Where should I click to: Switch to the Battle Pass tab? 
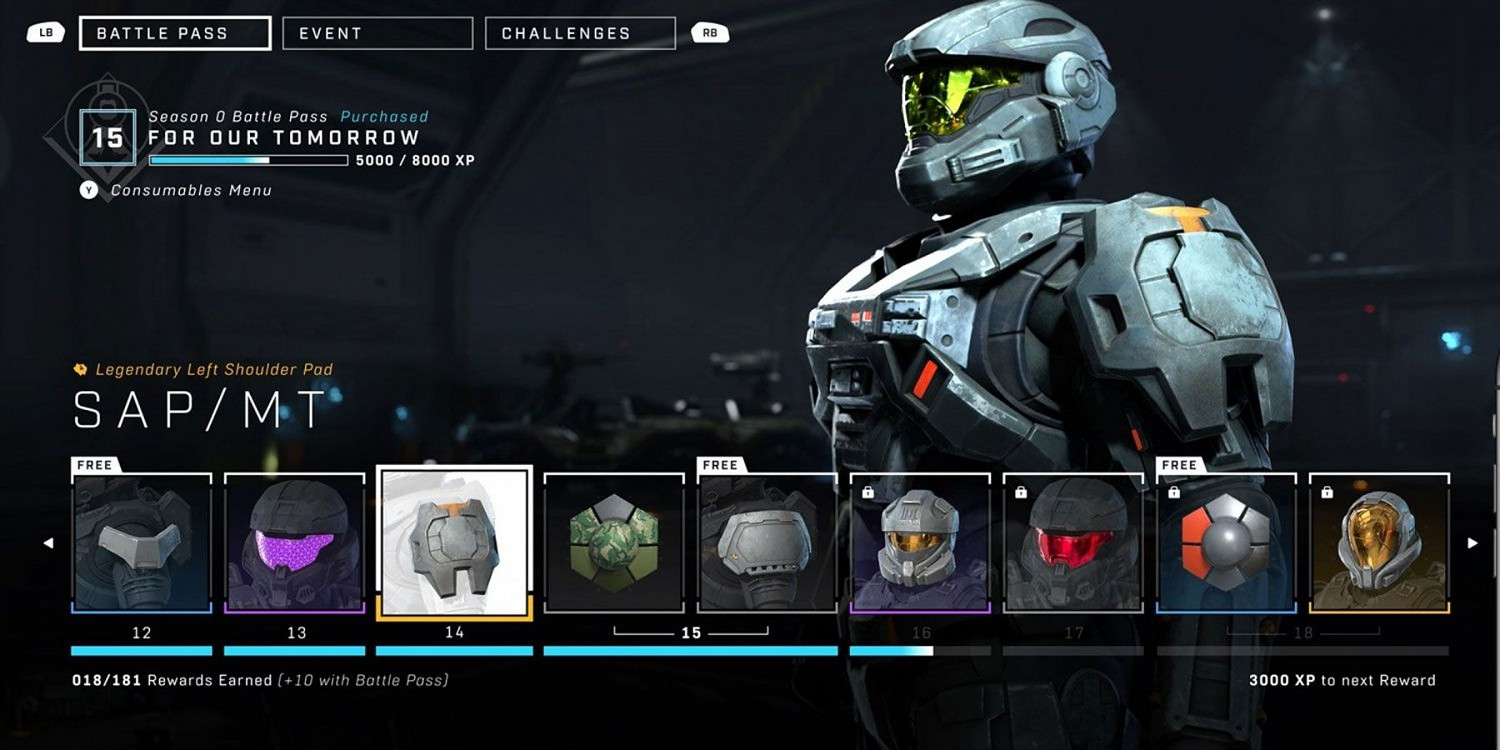(x=175, y=33)
